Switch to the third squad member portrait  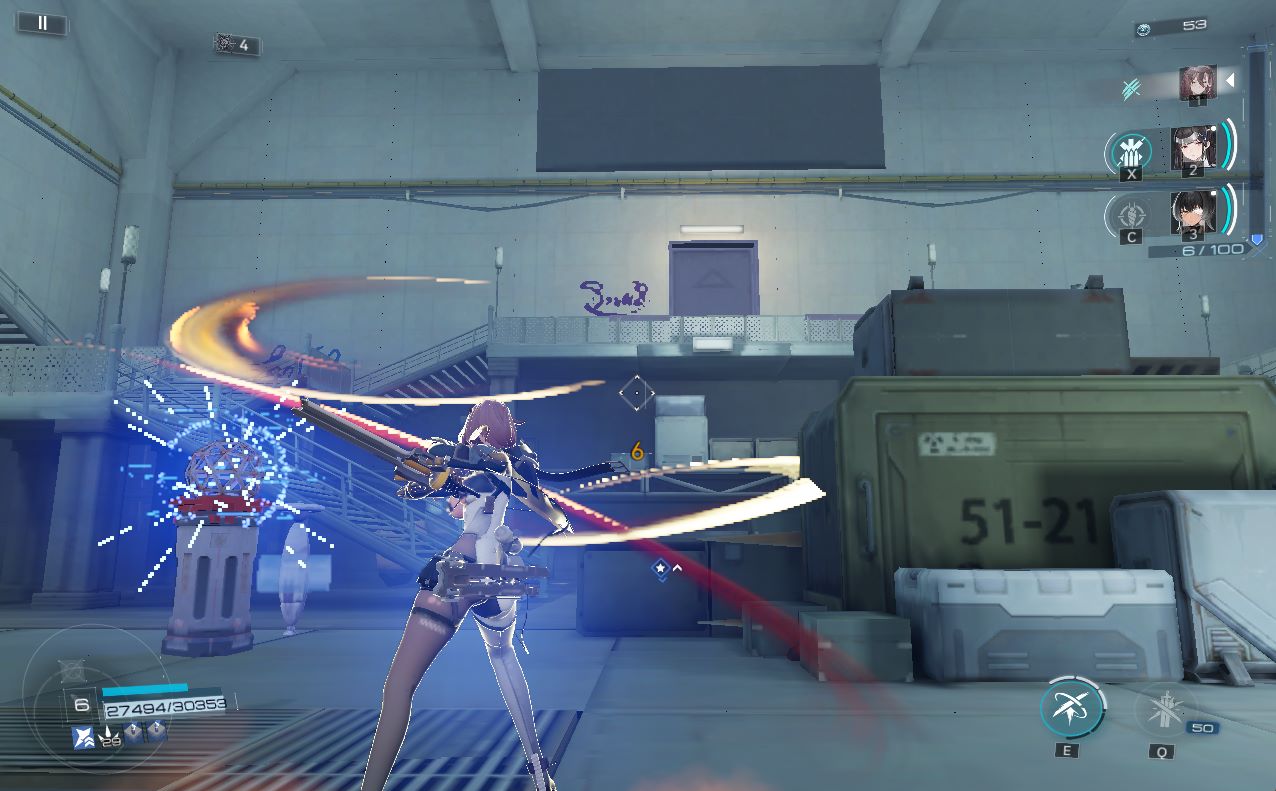point(1193,212)
